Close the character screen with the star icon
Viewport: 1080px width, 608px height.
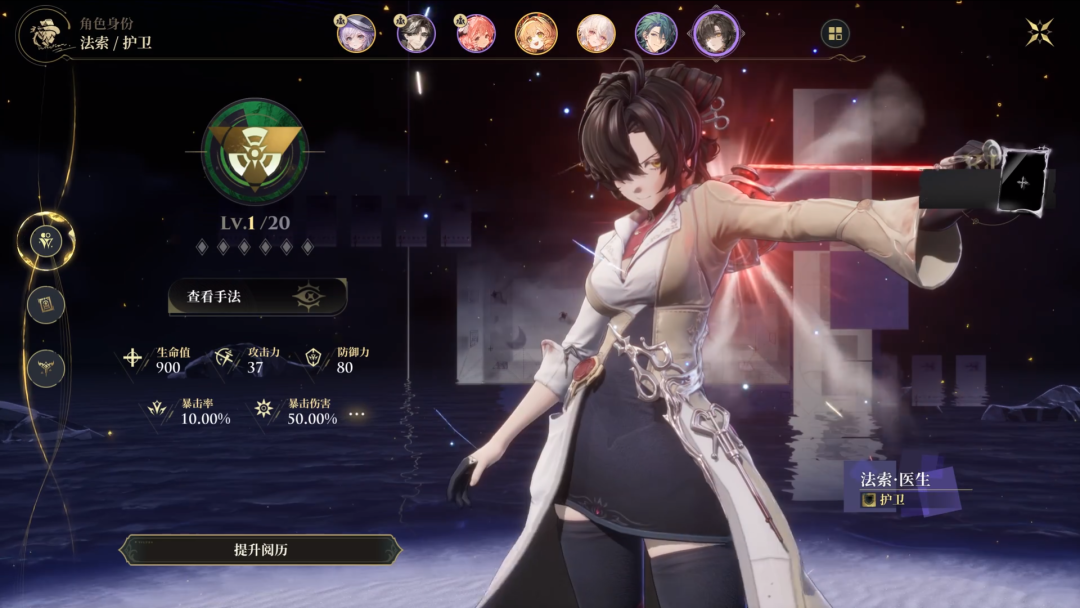(x=1039, y=33)
